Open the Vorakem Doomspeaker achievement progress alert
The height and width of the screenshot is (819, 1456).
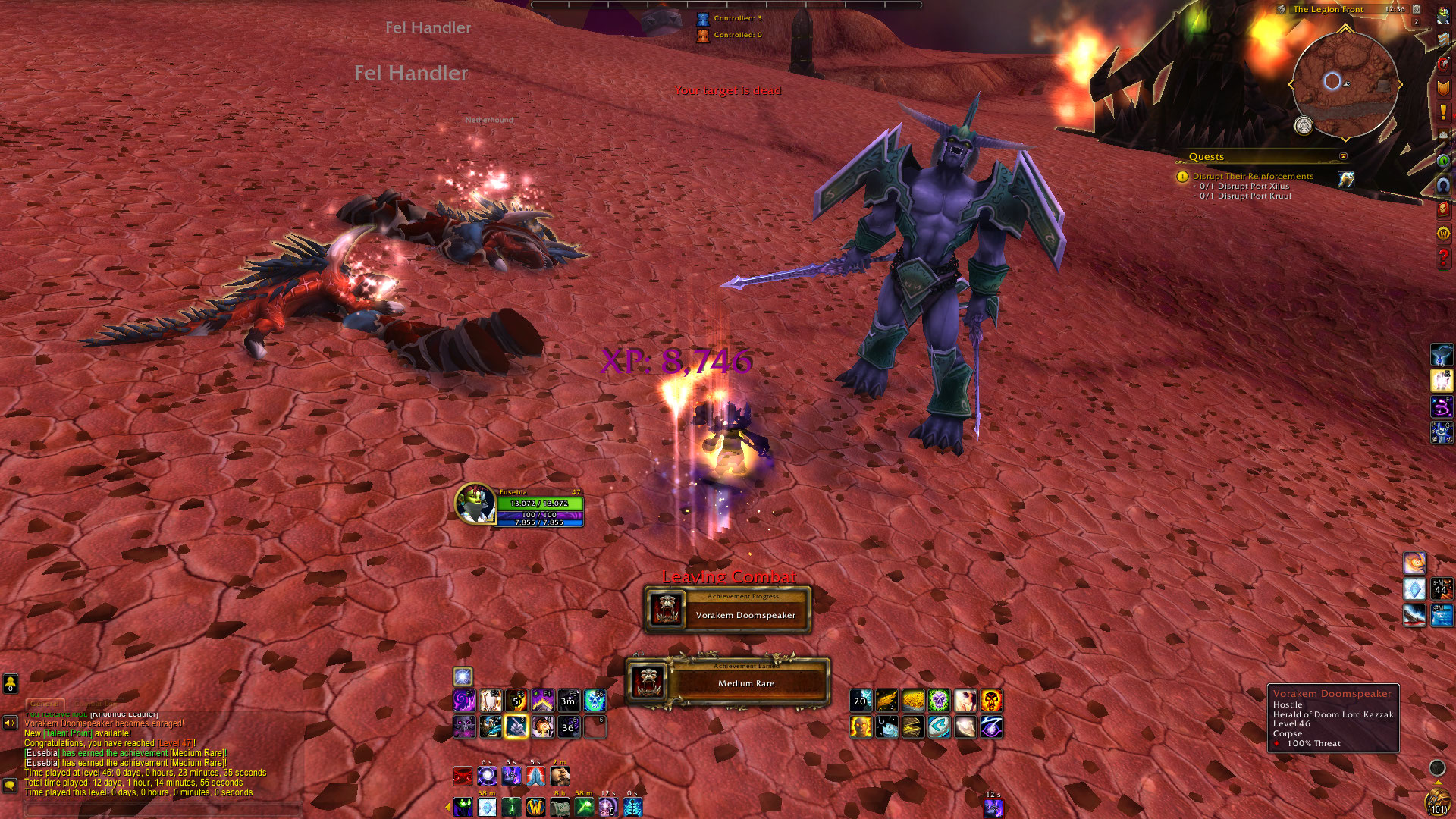728,610
